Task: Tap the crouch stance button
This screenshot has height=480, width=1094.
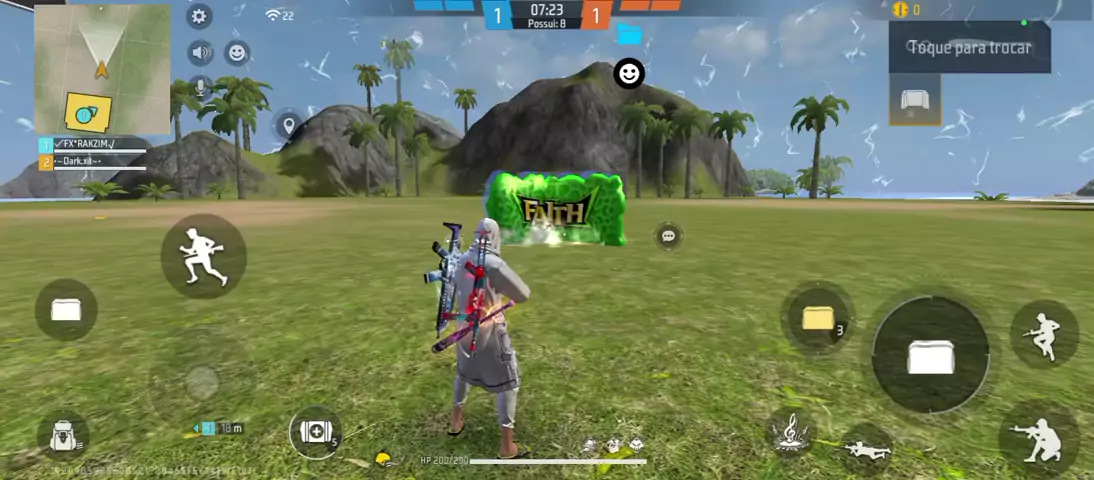Action: [1038, 439]
